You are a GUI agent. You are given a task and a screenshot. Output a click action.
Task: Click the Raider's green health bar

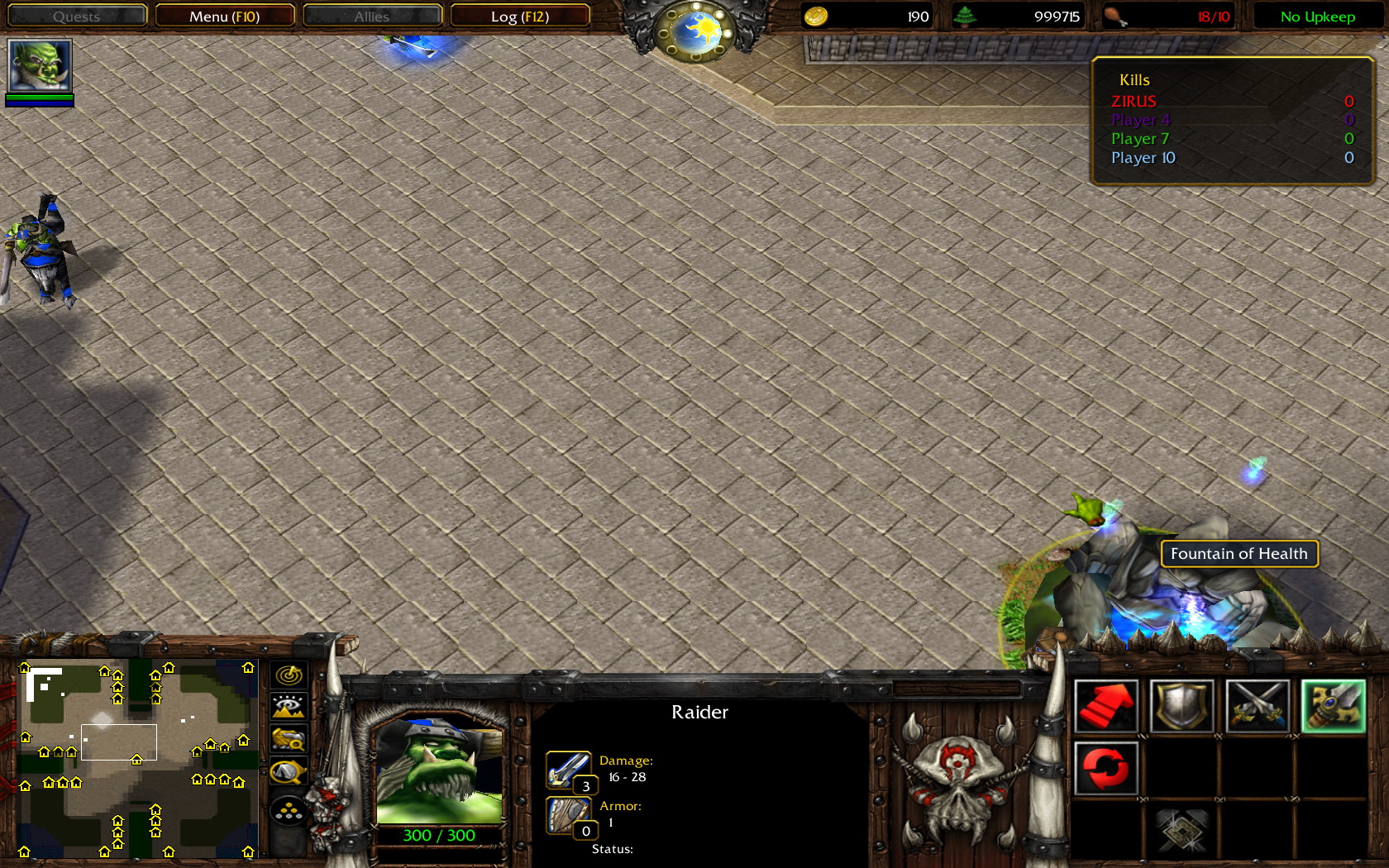(439, 835)
